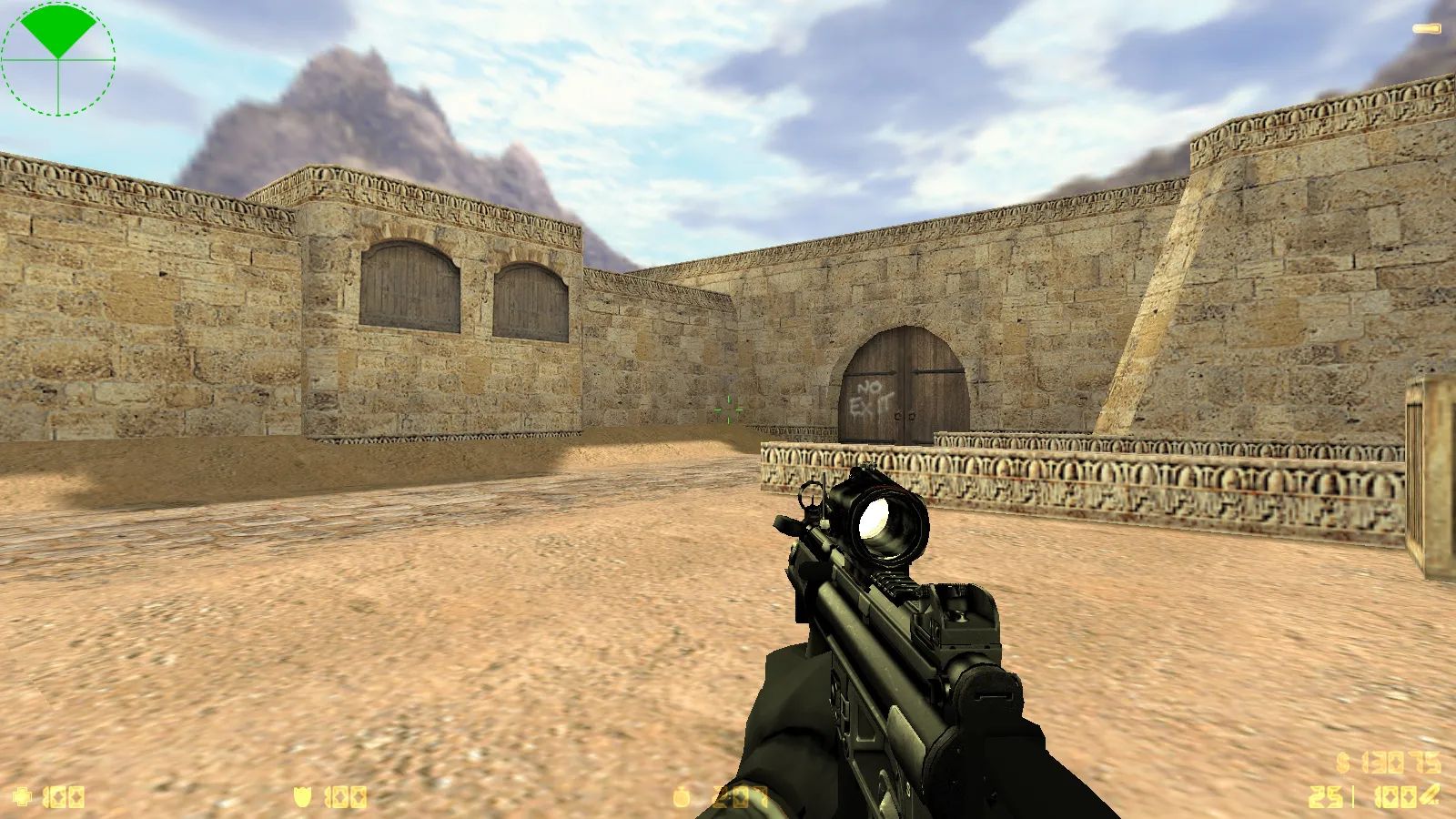The width and height of the screenshot is (1456, 819).
Task: Click the crosshair at screen center
Action: [x=728, y=409]
